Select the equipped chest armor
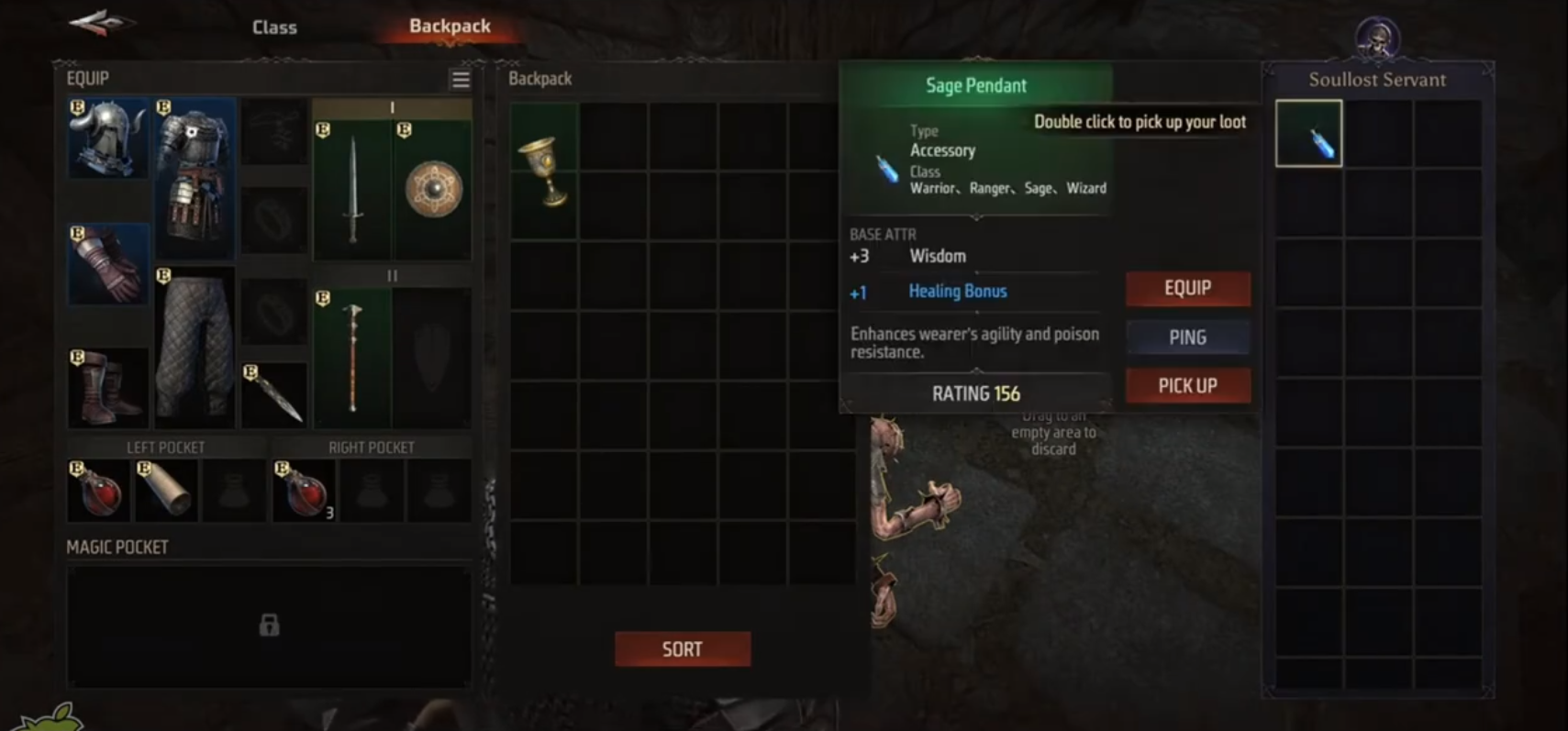 (x=195, y=179)
